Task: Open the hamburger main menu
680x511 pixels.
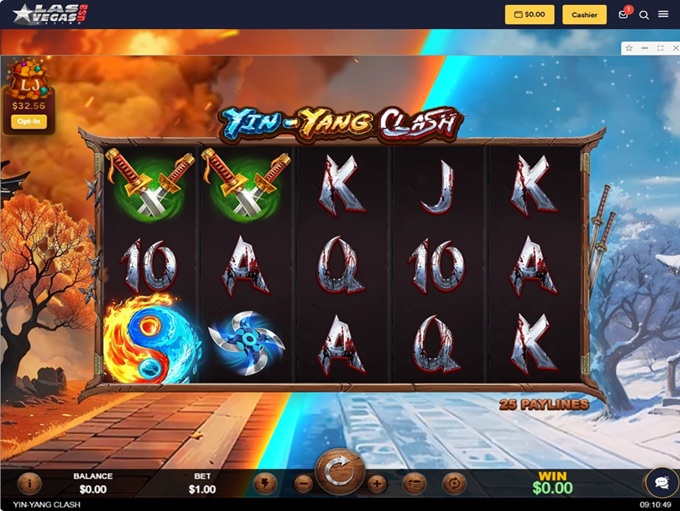Action: click(x=663, y=15)
